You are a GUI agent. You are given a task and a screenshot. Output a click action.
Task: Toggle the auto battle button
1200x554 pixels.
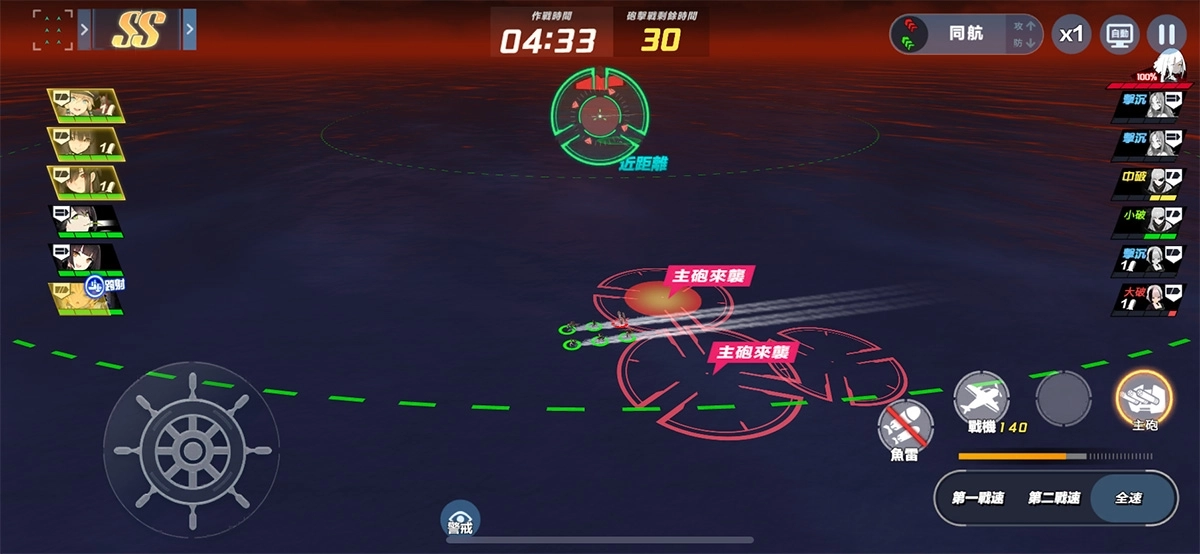1120,34
